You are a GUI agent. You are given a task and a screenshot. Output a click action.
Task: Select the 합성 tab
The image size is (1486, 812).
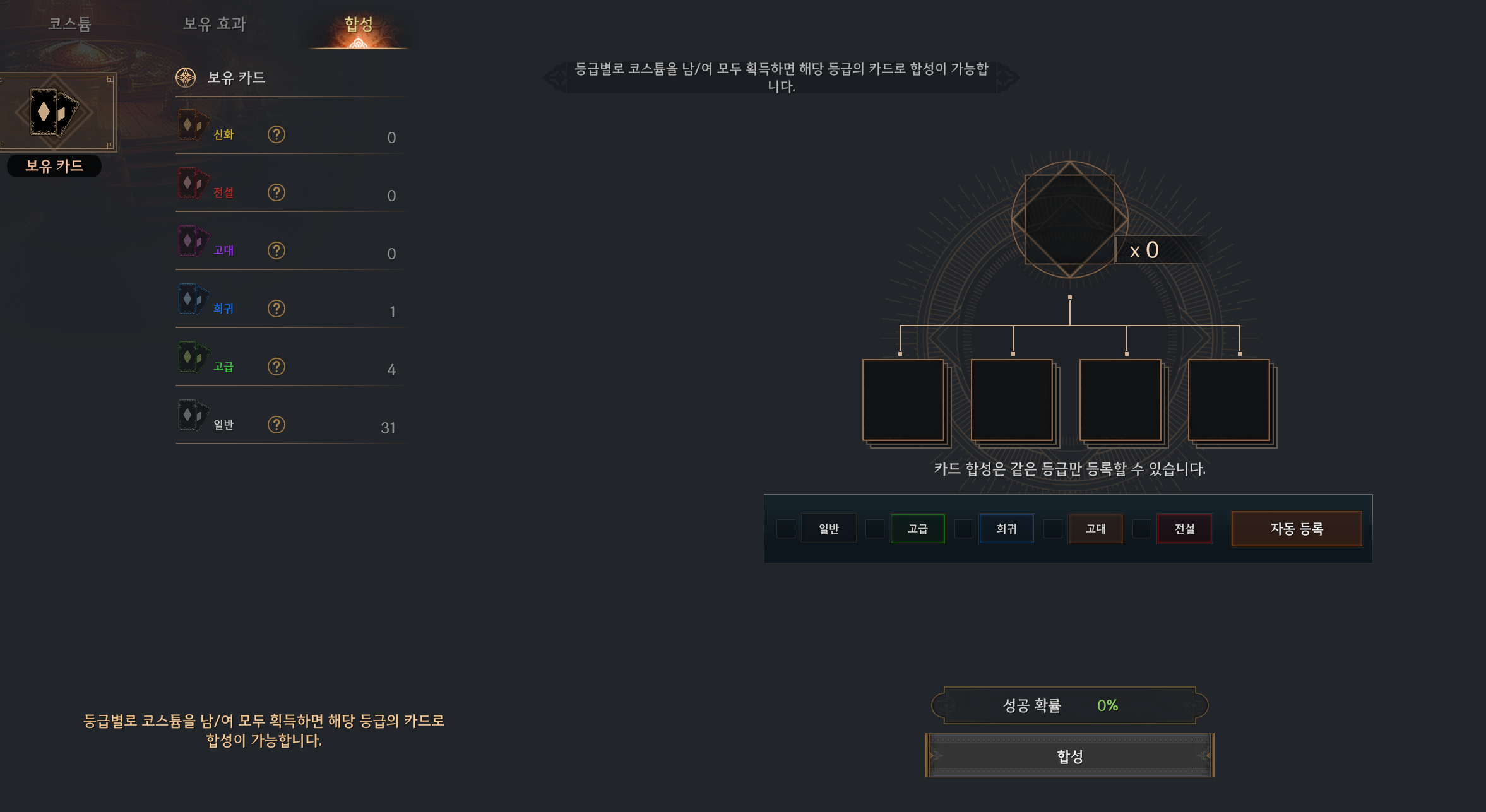point(359,24)
